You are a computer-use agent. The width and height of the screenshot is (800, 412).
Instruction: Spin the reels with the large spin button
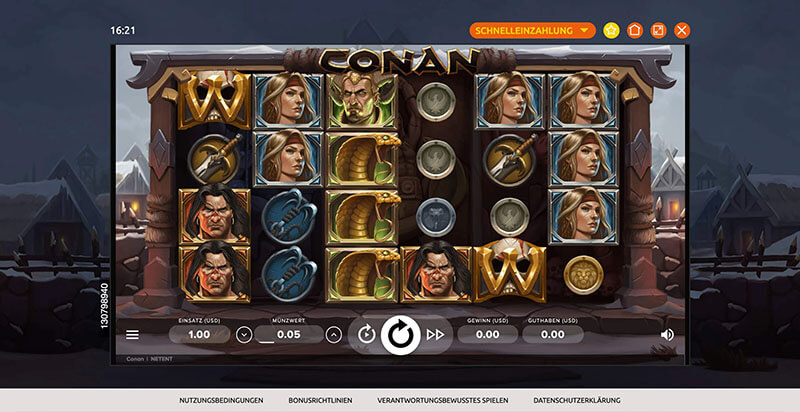(400, 335)
